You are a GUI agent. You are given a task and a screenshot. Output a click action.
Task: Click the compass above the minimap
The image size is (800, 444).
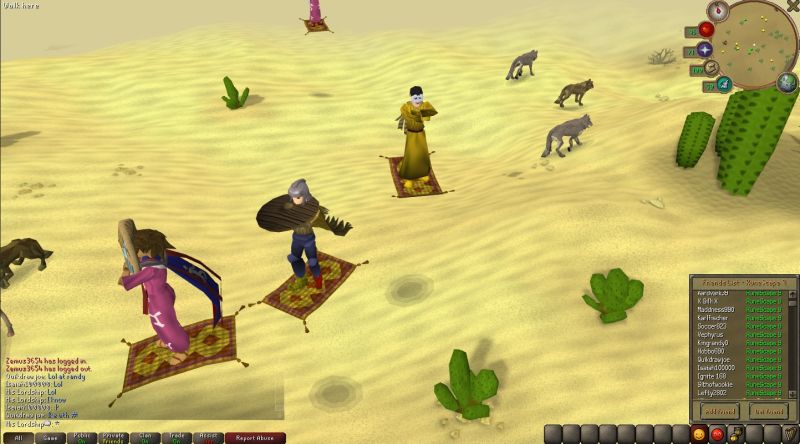[716, 11]
